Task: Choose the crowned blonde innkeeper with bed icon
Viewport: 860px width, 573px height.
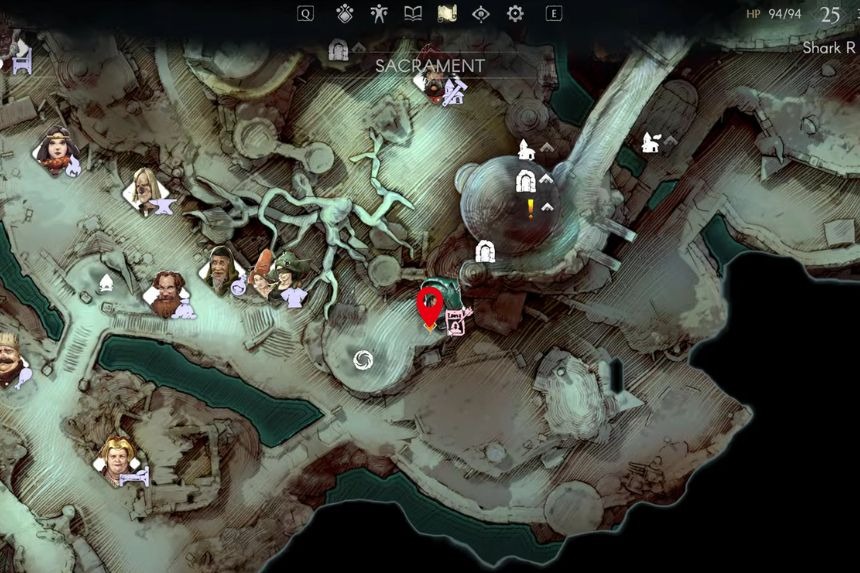Action: pos(117,458)
